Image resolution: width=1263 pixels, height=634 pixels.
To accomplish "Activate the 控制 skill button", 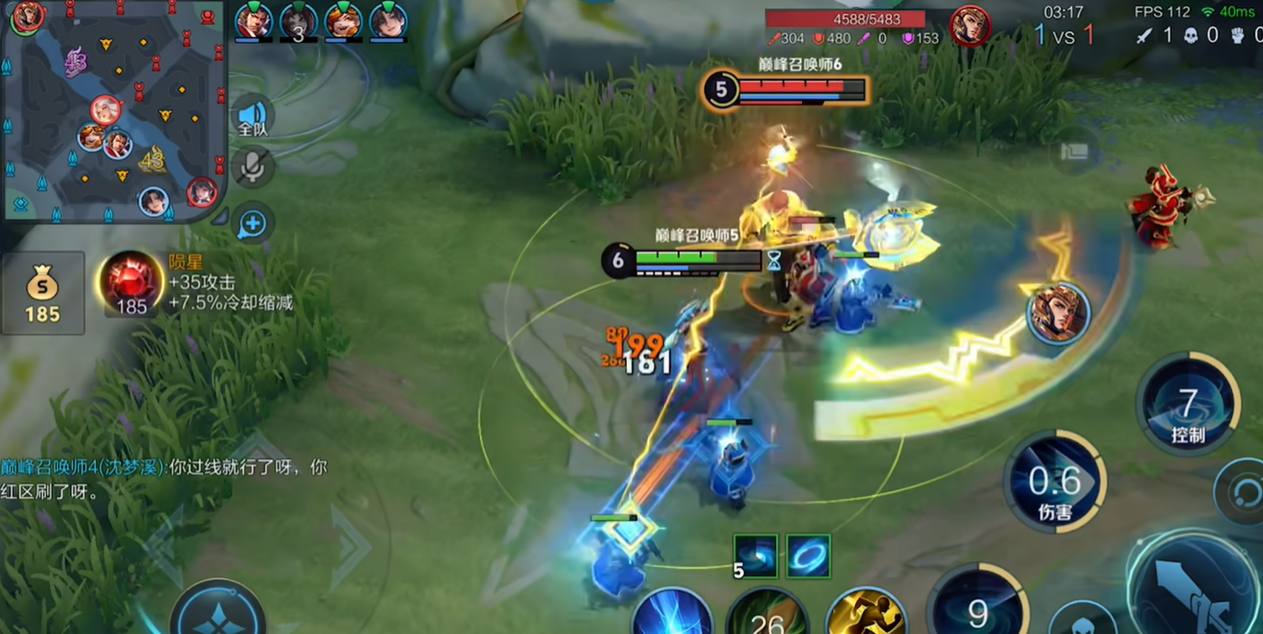I will point(1188,405).
